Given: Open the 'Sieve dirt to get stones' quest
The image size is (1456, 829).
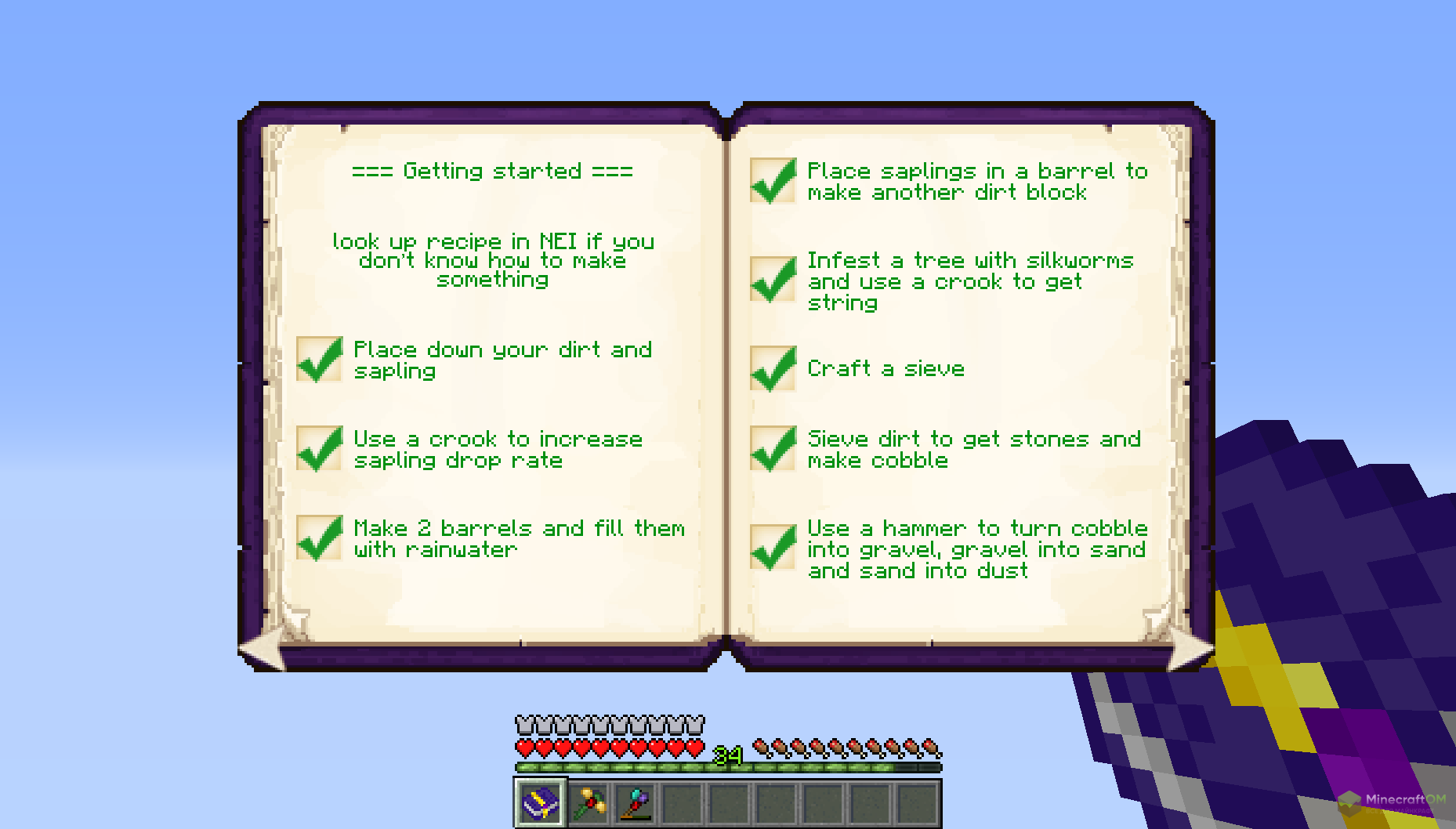Looking at the screenshot, I should 973,449.
